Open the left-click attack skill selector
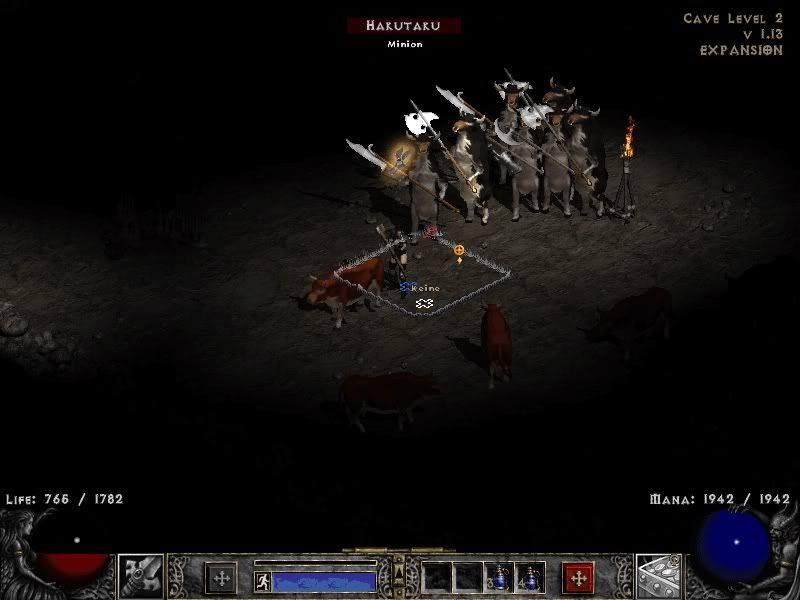 click(x=141, y=576)
